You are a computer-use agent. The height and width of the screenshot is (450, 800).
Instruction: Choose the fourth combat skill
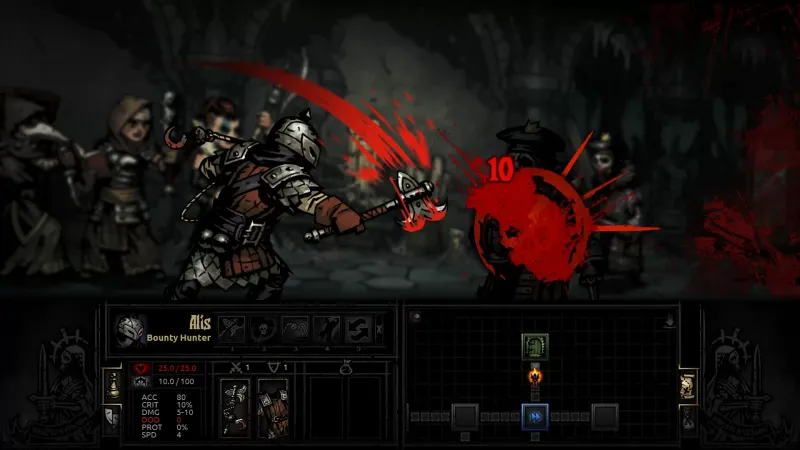pyautogui.click(x=327, y=329)
